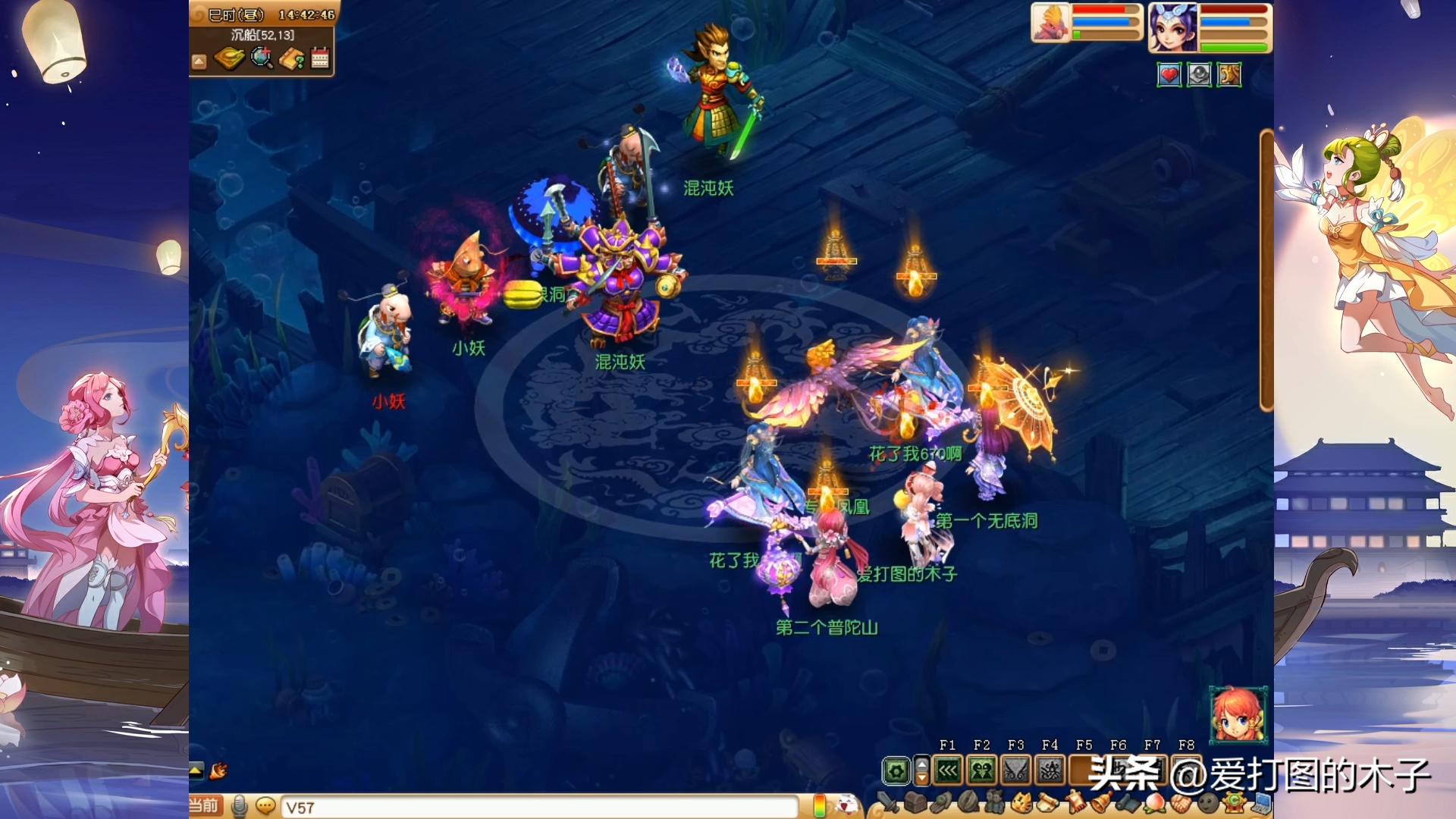Viewport: 1456px width, 819px height.
Task: Open the tiger head pet menu
Action: 1021,802
